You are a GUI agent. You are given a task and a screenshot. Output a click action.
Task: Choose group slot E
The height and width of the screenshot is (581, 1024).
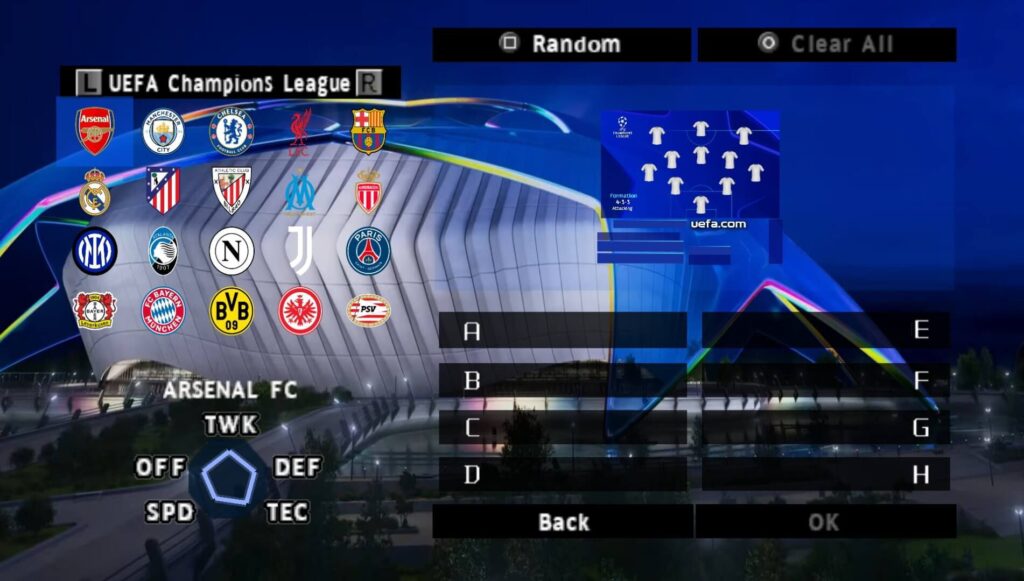(x=826, y=331)
